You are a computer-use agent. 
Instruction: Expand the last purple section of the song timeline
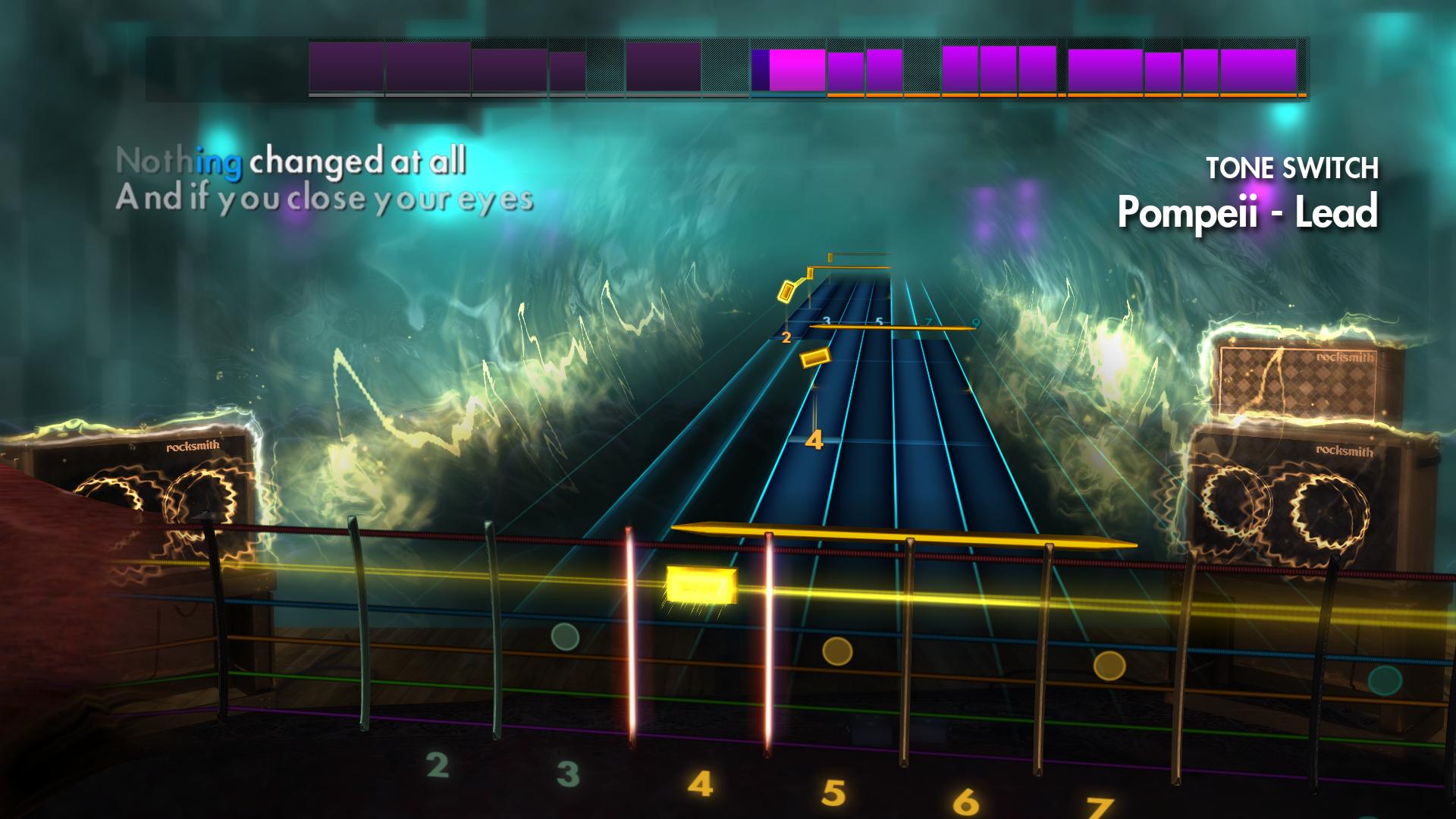[x=1259, y=68]
